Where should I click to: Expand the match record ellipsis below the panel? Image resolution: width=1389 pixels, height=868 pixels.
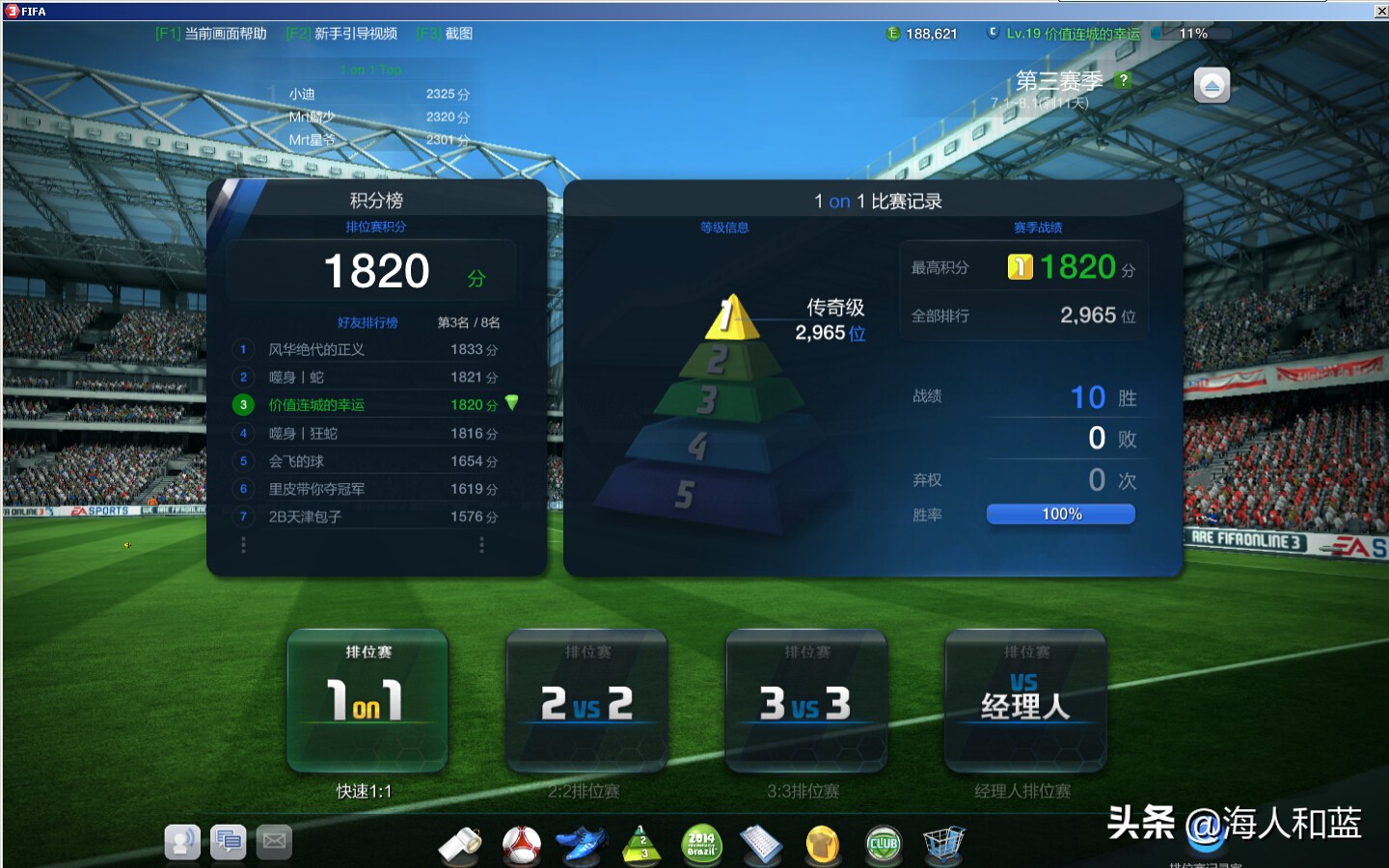482,545
